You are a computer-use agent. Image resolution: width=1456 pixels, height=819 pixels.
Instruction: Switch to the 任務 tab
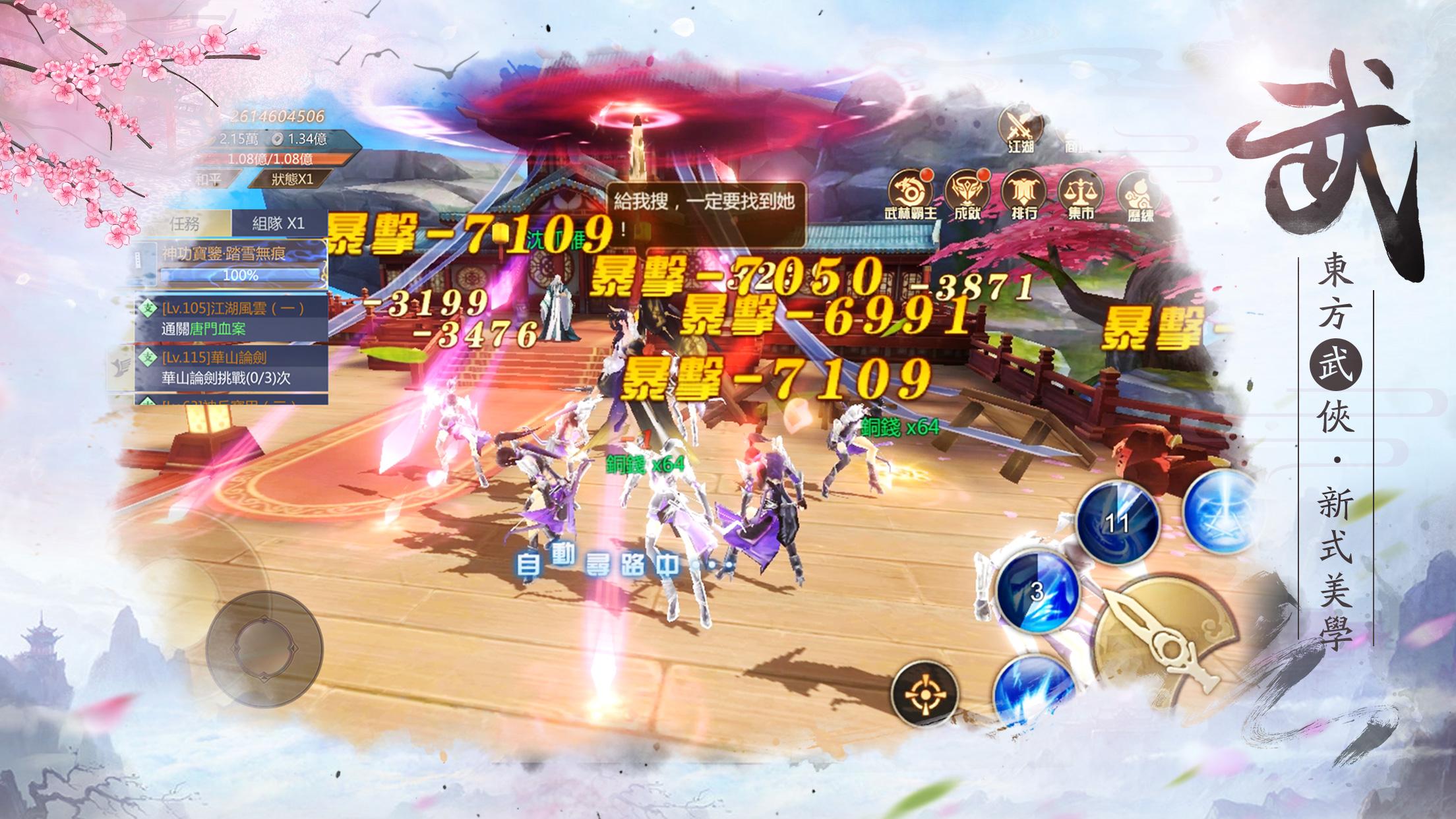184,224
